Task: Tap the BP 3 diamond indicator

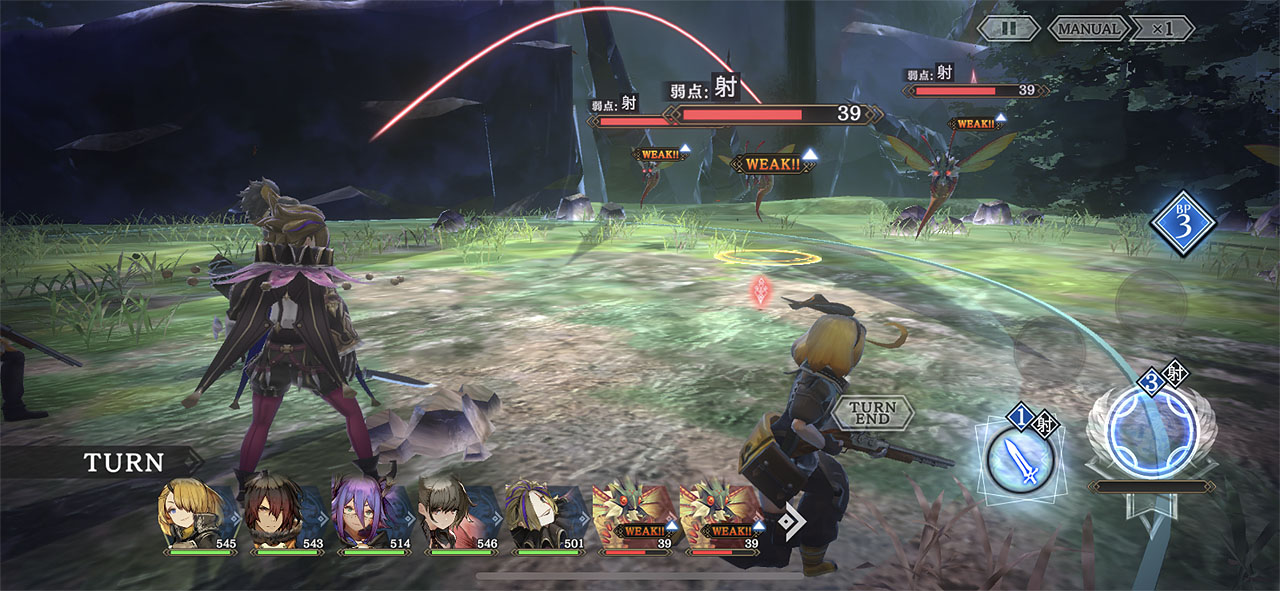Action: 1182,224
